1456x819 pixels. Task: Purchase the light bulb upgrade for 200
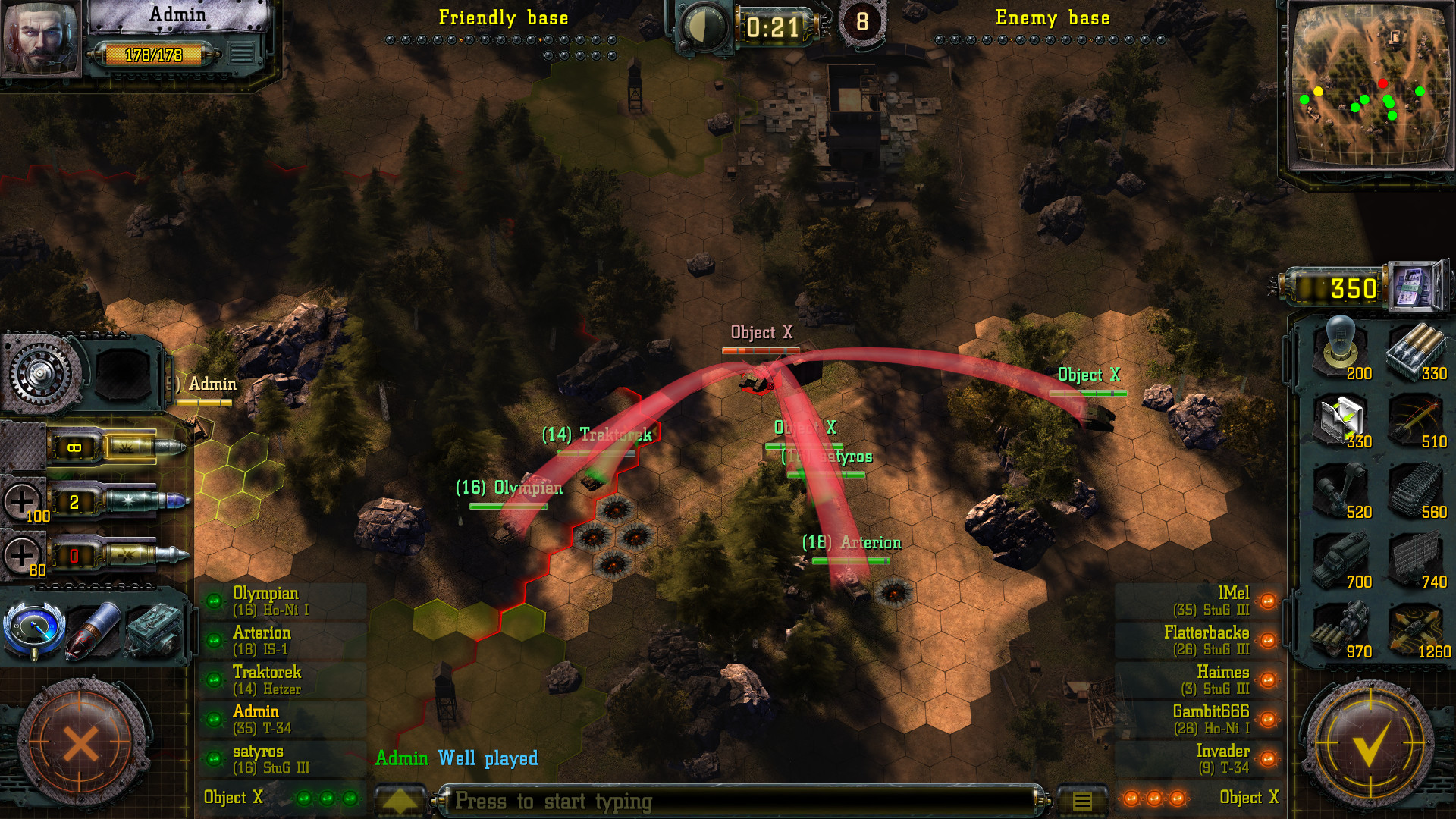(1341, 349)
